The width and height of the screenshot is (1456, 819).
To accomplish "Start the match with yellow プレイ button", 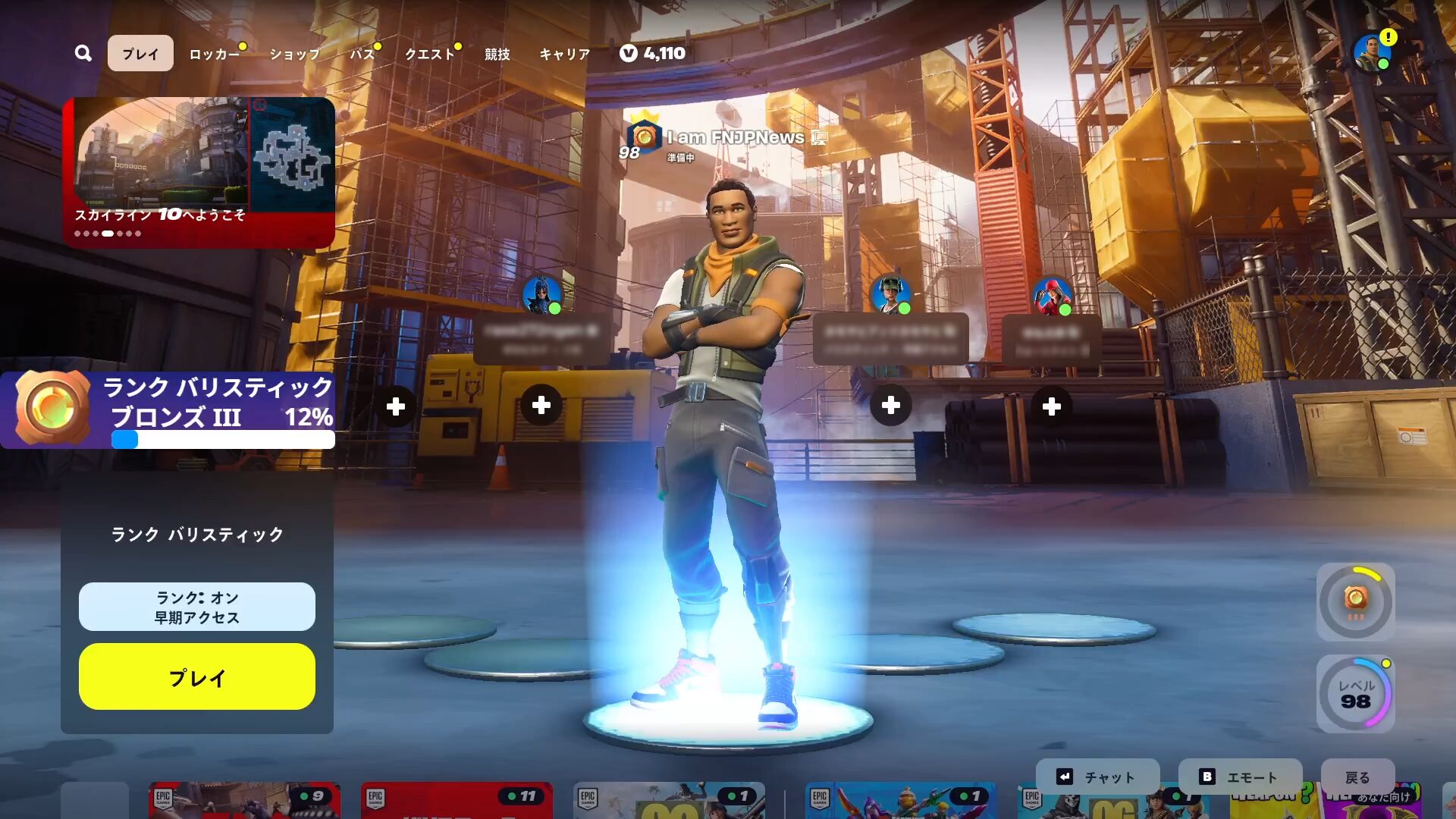I will click(197, 676).
